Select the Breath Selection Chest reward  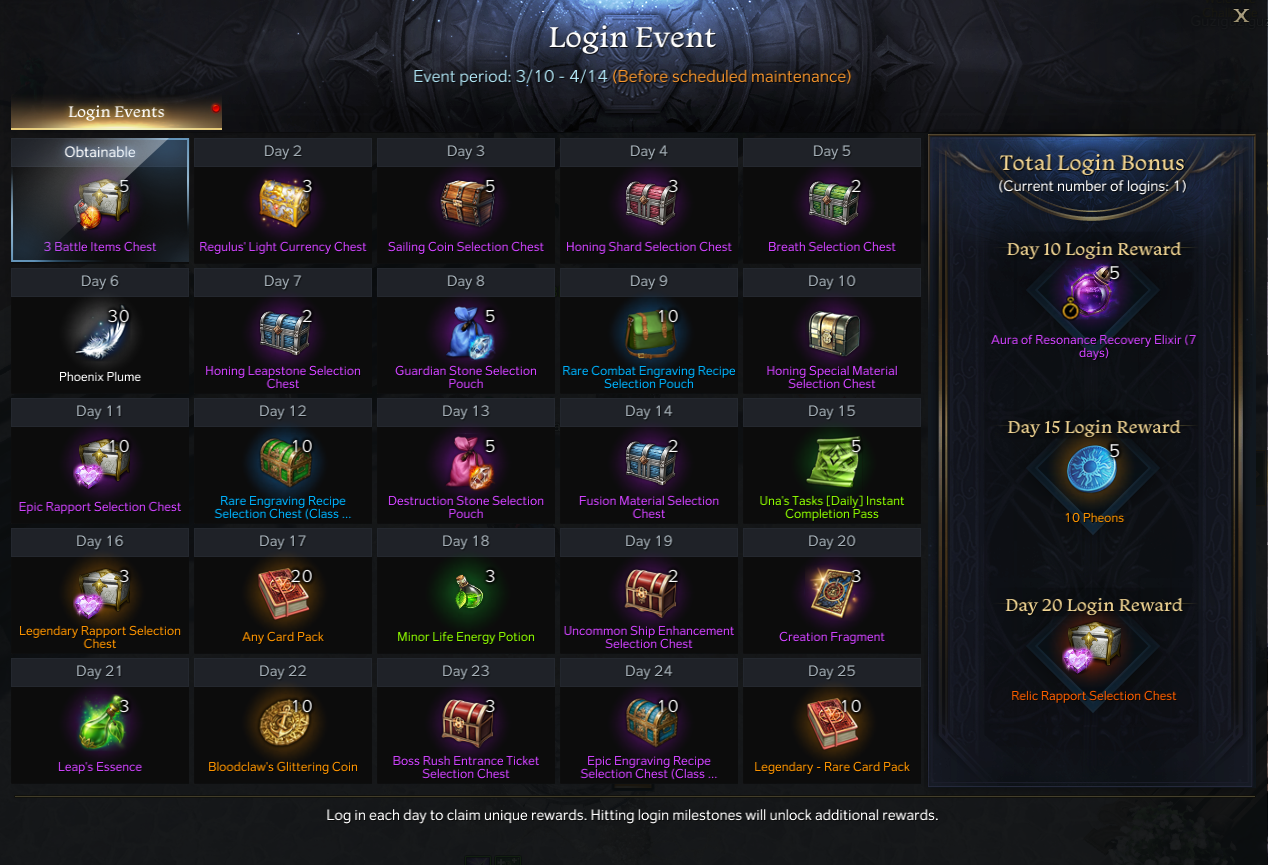pos(832,205)
